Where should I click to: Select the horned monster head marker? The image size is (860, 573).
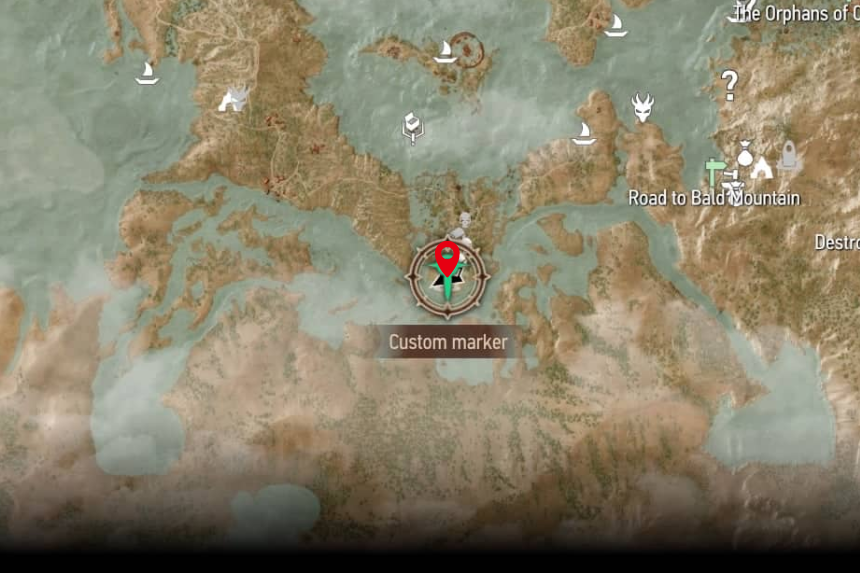(x=642, y=107)
